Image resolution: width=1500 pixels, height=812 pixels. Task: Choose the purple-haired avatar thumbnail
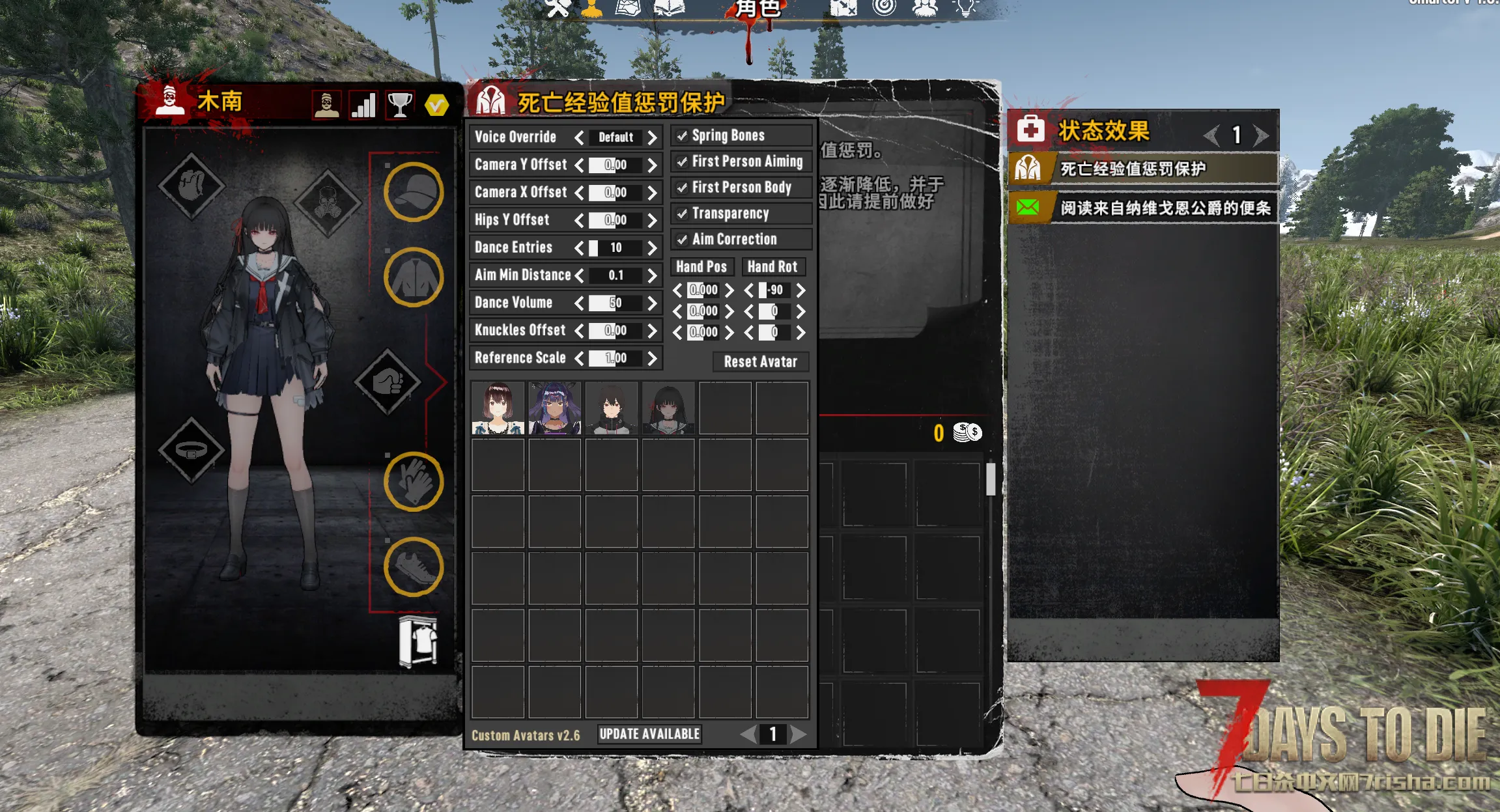(x=554, y=408)
